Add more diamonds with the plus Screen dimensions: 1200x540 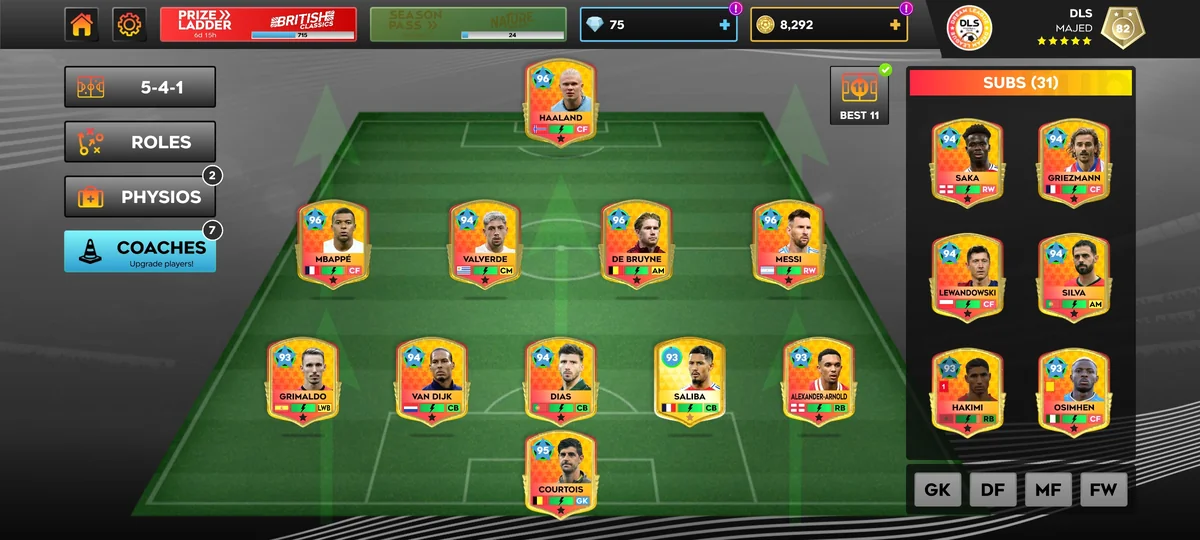725,25
